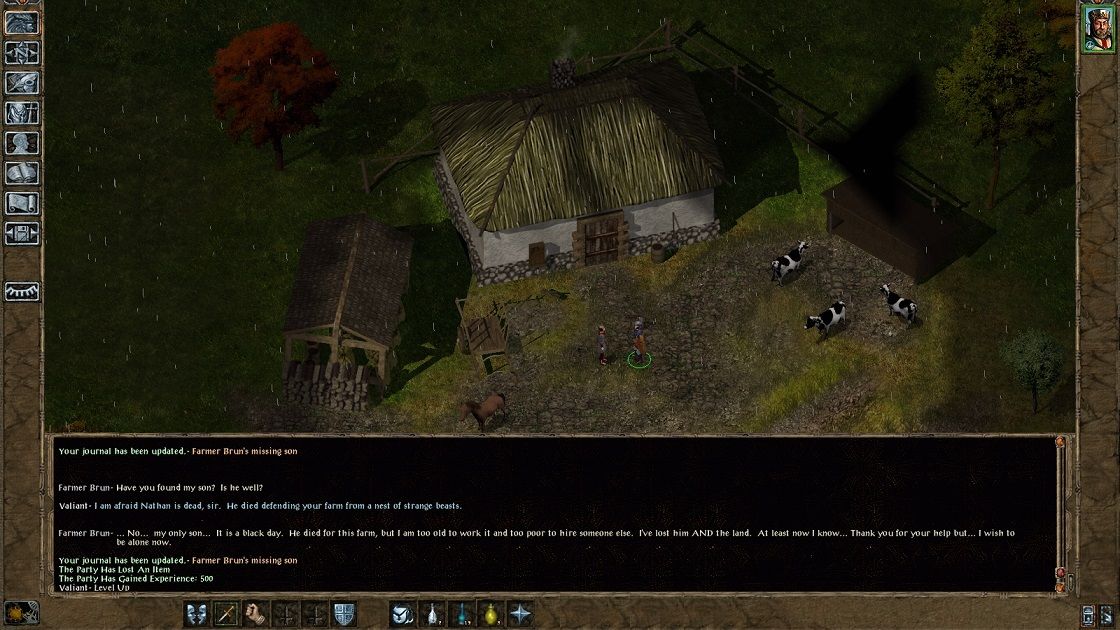Open the priest scroll screen
1120x630 pixels.
(22, 203)
